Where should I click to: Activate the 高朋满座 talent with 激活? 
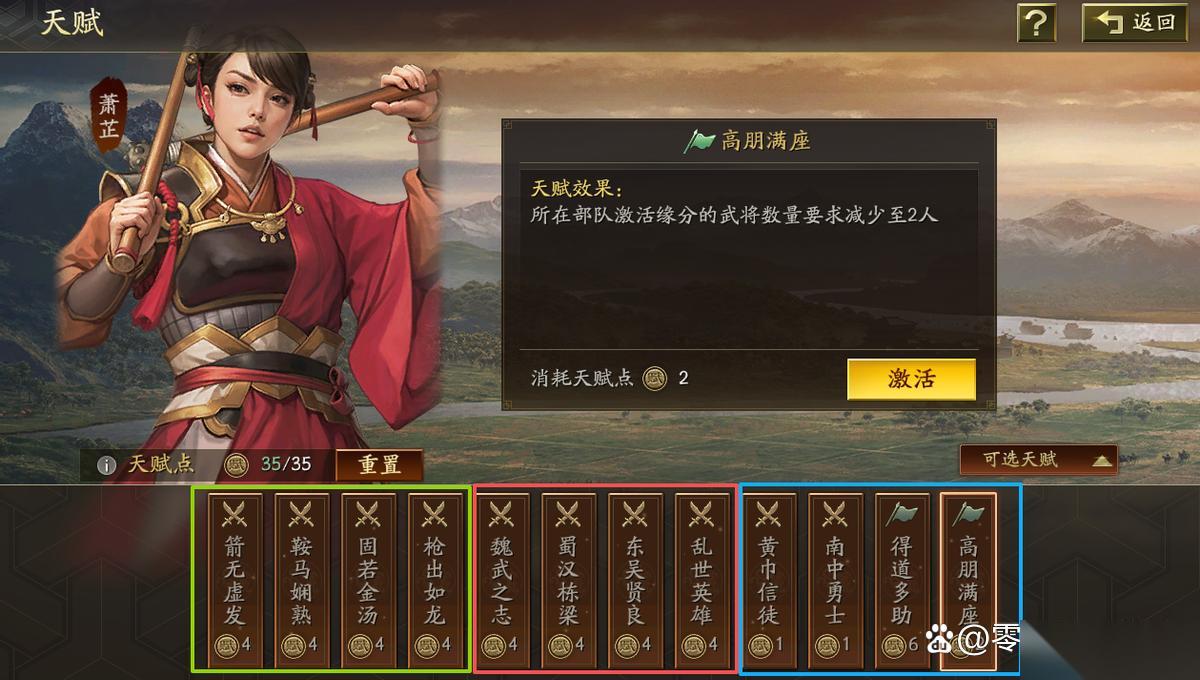[911, 379]
